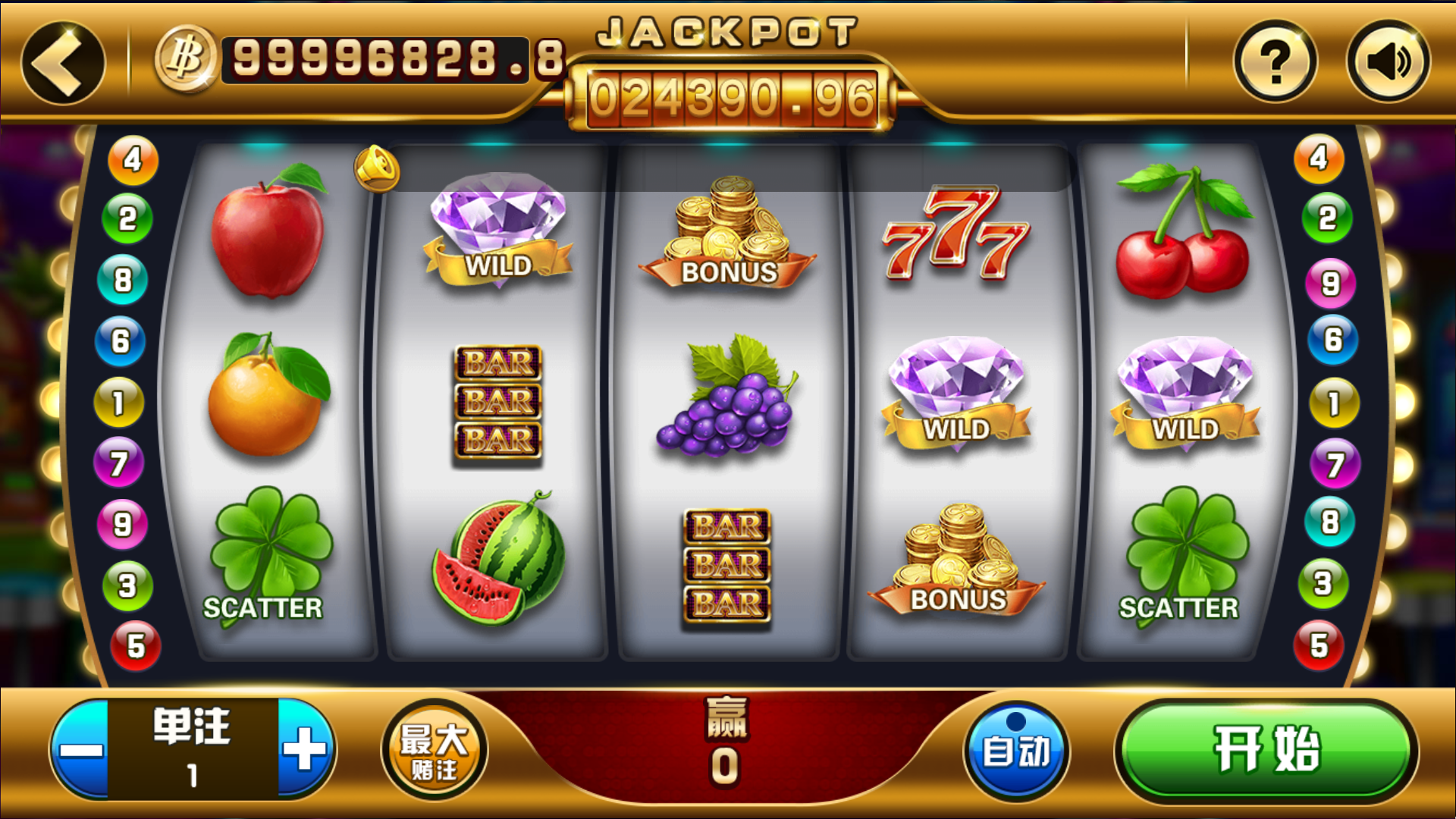
Task: Open the question mark help screen
Action: point(1276,62)
